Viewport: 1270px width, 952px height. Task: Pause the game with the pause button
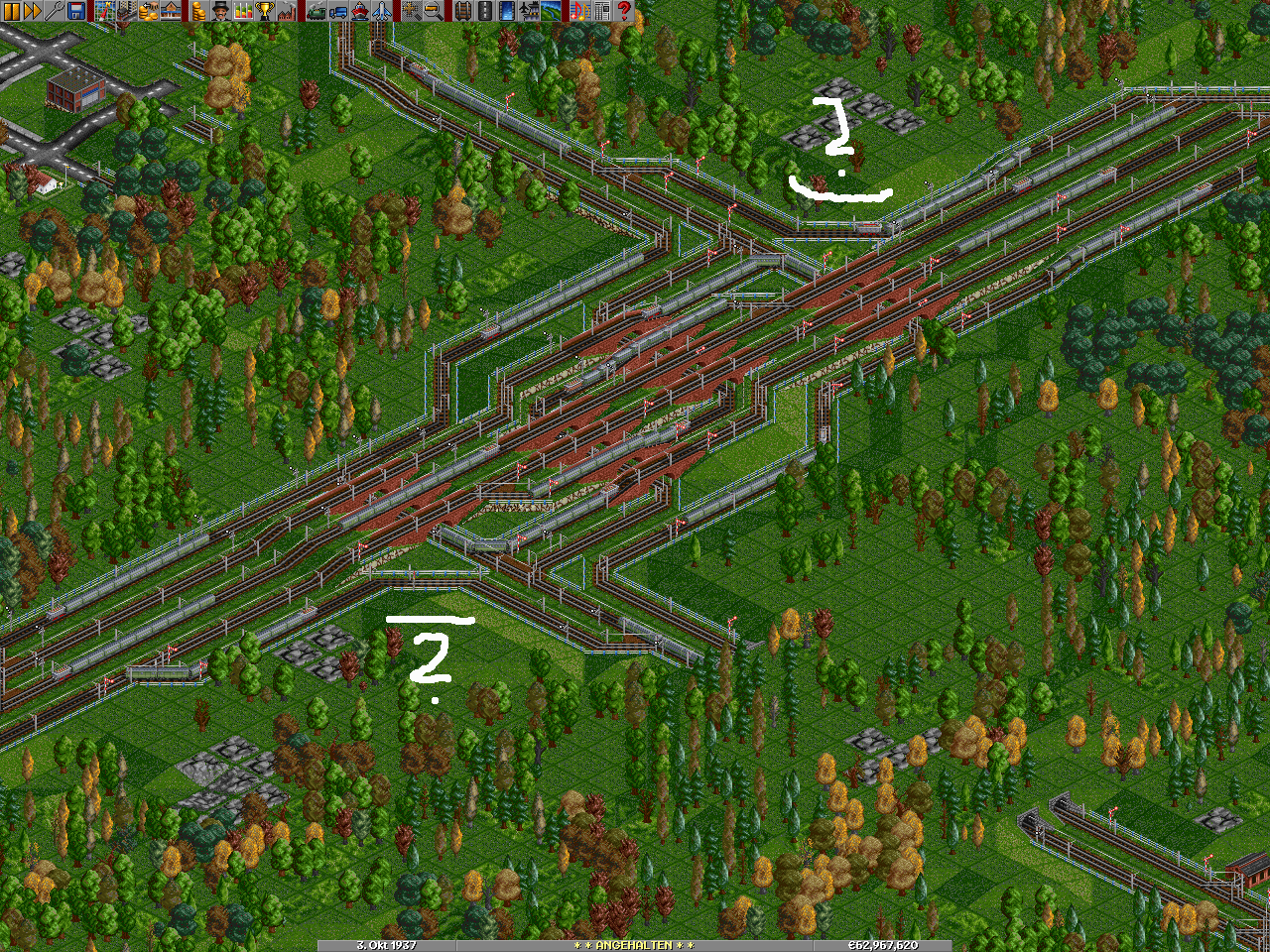11,11
